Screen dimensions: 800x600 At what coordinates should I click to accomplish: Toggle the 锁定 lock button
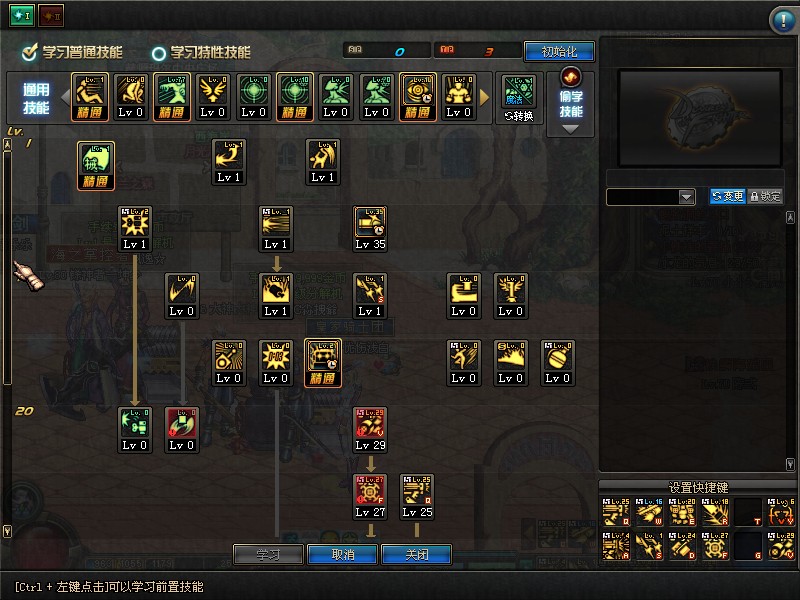pyautogui.click(x=765, y=197)
